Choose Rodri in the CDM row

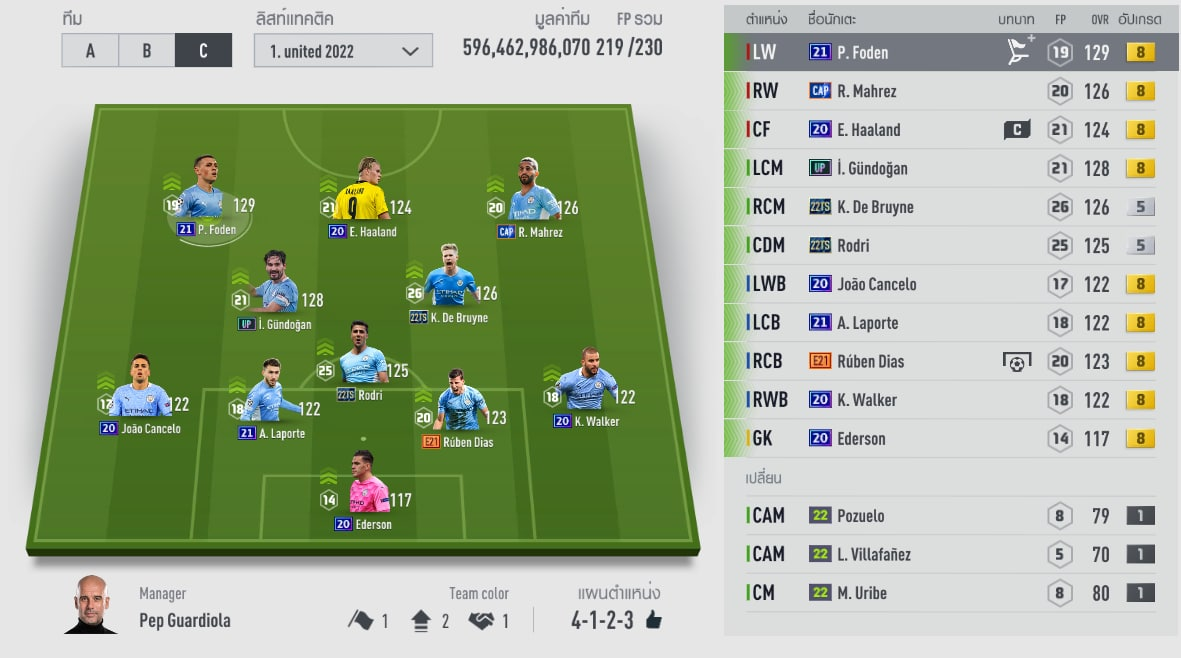click(x=940, y=245)
